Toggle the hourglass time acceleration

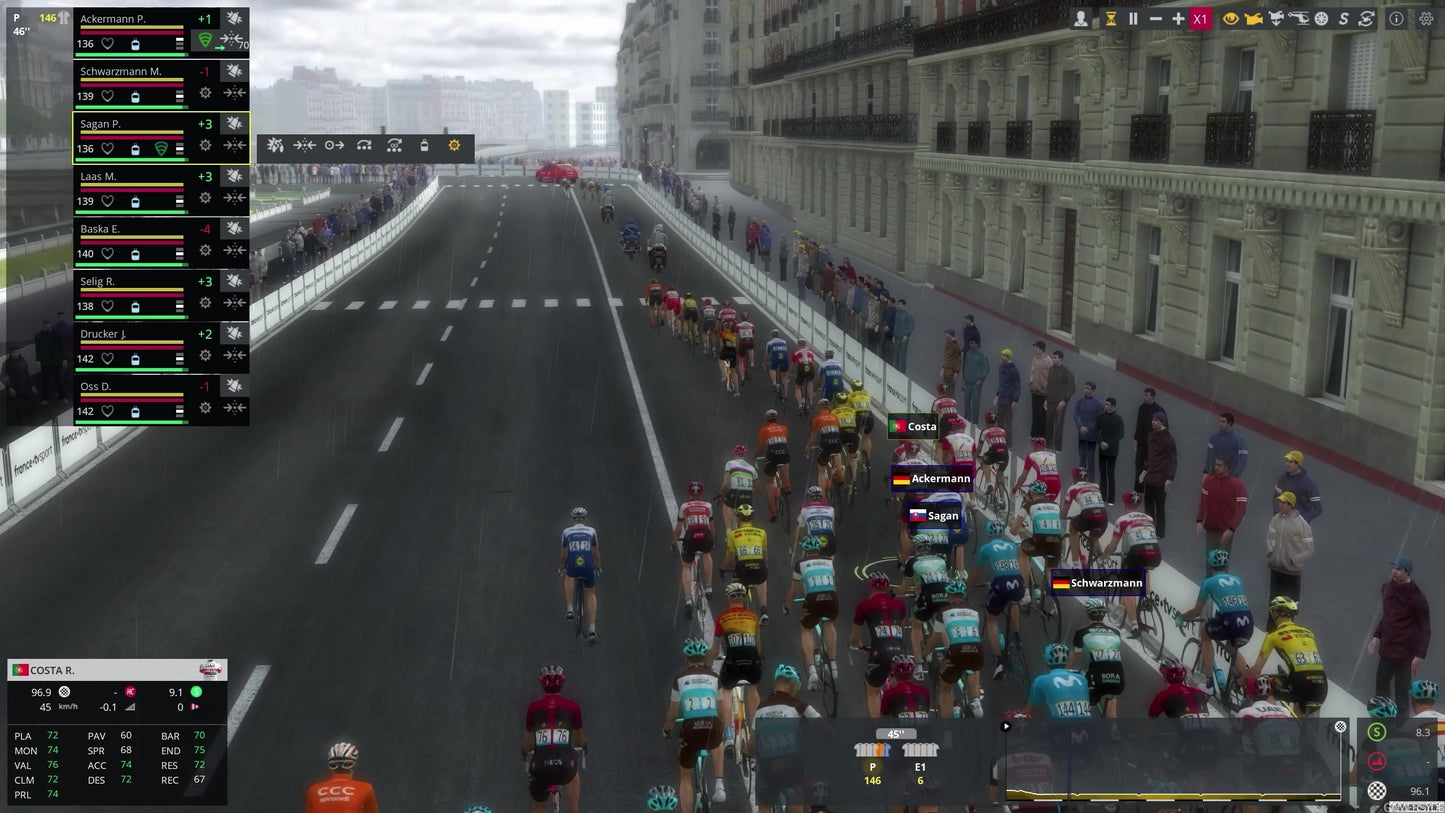tap(1110, 18)
